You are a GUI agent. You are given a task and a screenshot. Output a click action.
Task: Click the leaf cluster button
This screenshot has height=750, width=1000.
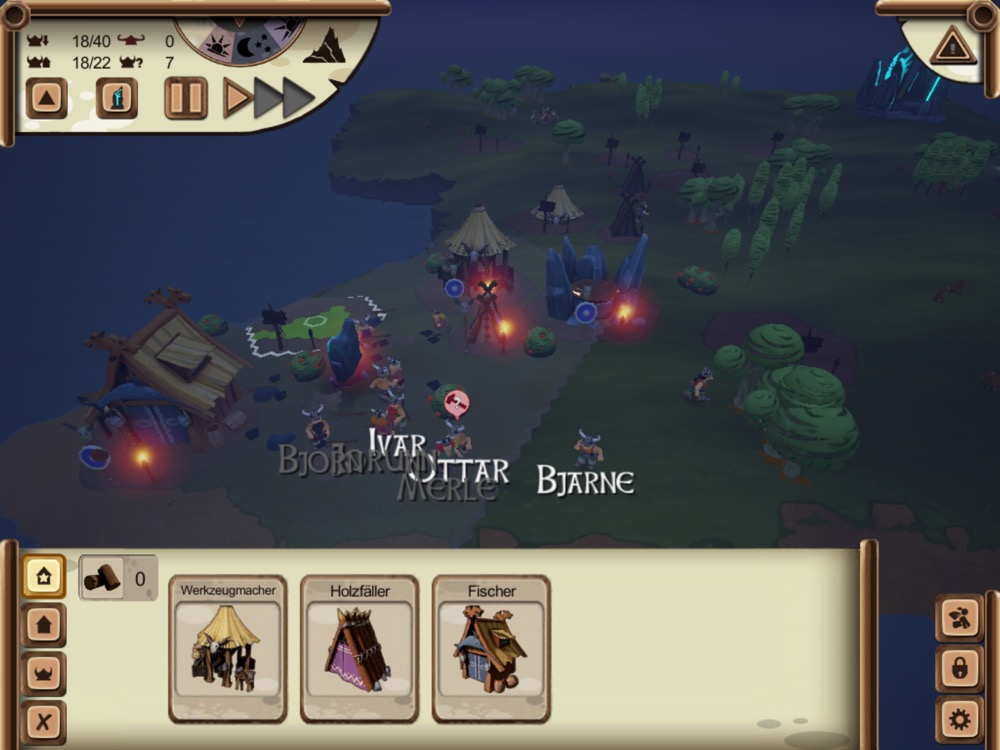(959, 618)
